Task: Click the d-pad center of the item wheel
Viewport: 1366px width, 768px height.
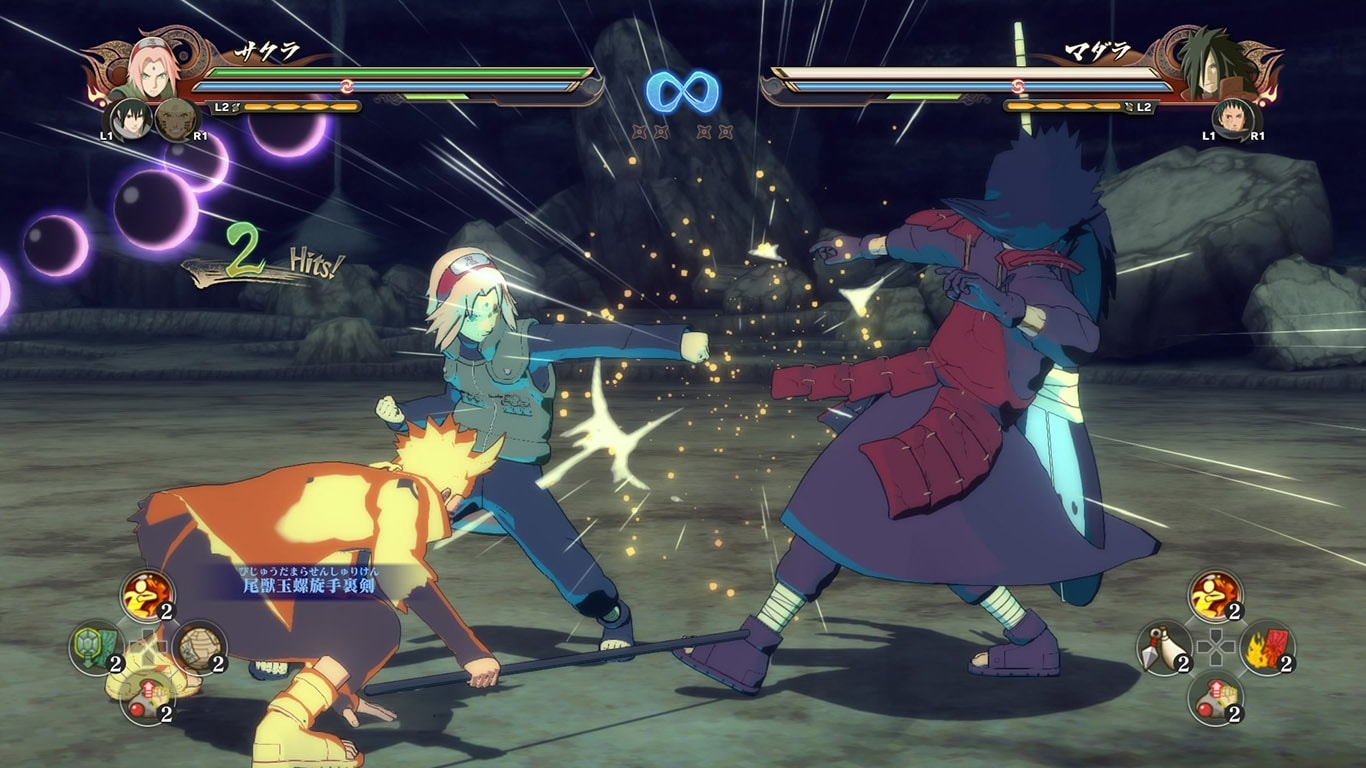Action: [x=150, y=647]
